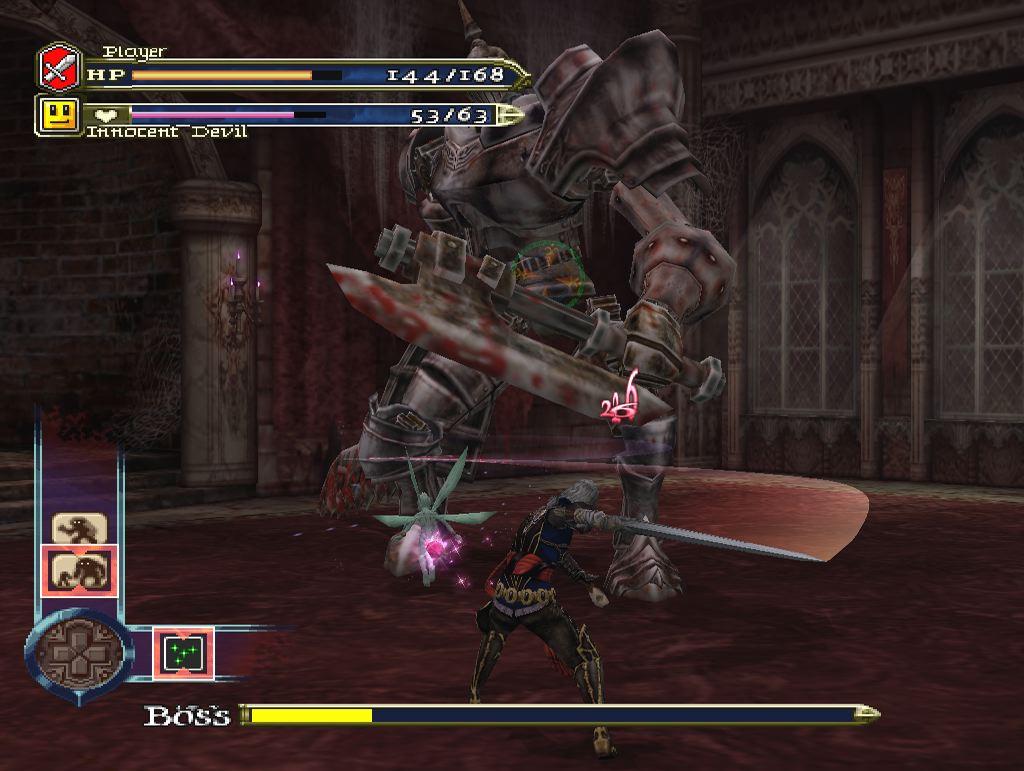
Task: Click the player sword and shield emblem
Action: tap(59, 68)
